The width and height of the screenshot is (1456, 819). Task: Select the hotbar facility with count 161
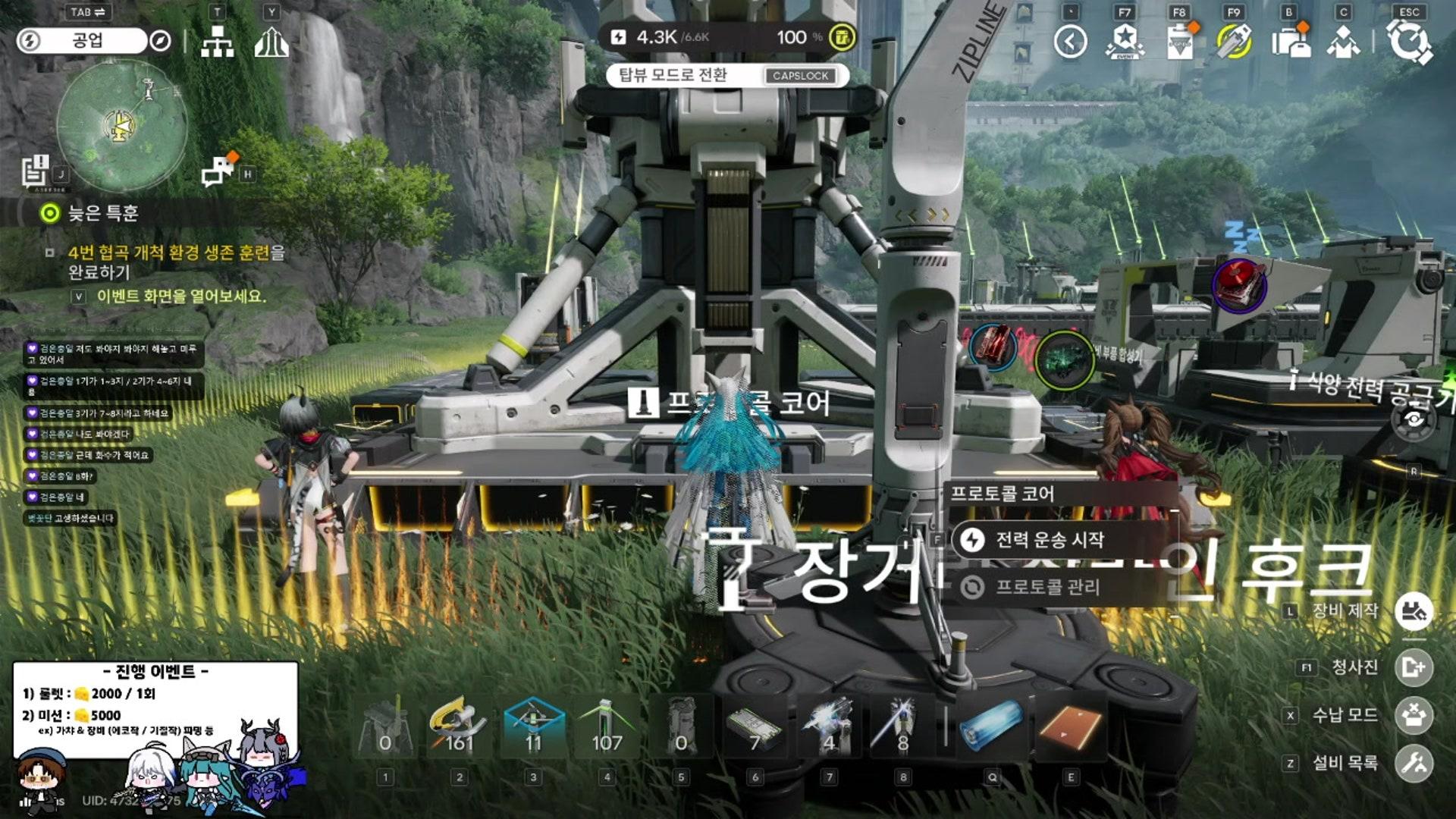click(459, 728)
